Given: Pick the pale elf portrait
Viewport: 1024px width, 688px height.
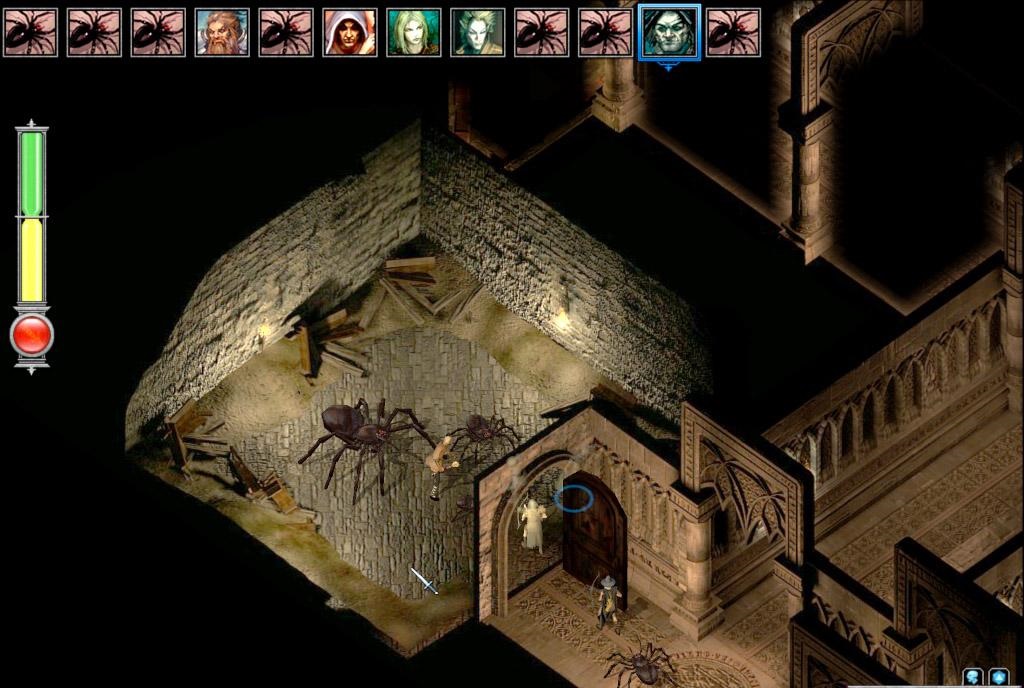Looking at the screenshot, I should point(478,32).
